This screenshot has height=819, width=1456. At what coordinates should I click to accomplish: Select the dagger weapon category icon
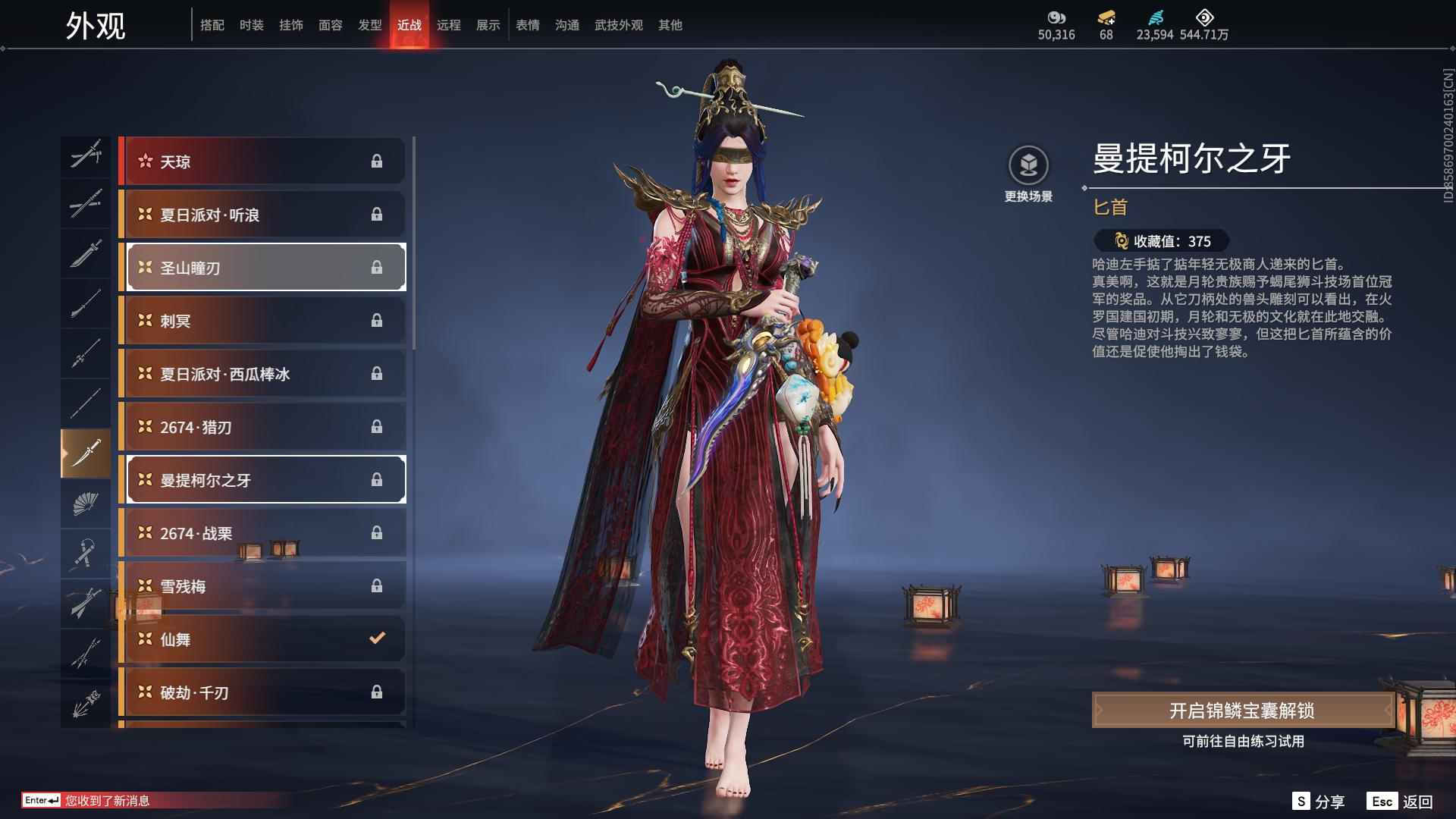[x=86, y=453]
